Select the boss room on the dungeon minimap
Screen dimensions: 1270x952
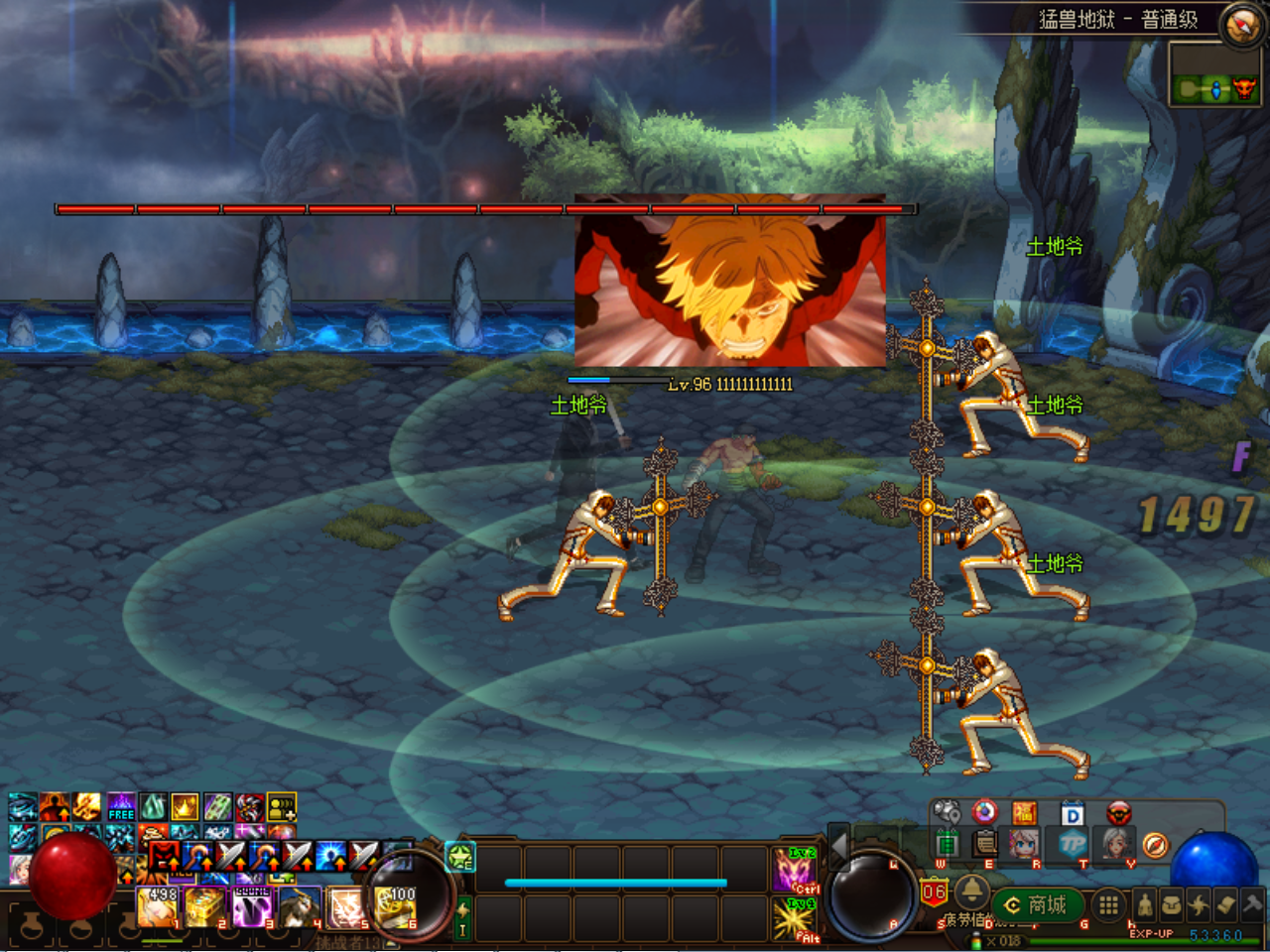pos(1243,90)
